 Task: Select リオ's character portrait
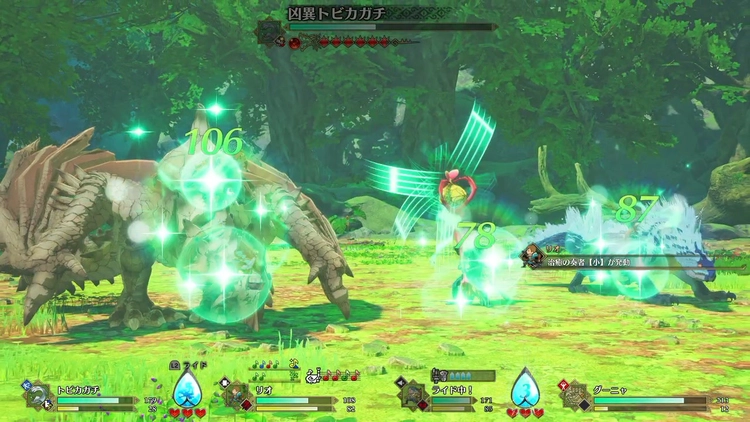(x=238, y=395)
